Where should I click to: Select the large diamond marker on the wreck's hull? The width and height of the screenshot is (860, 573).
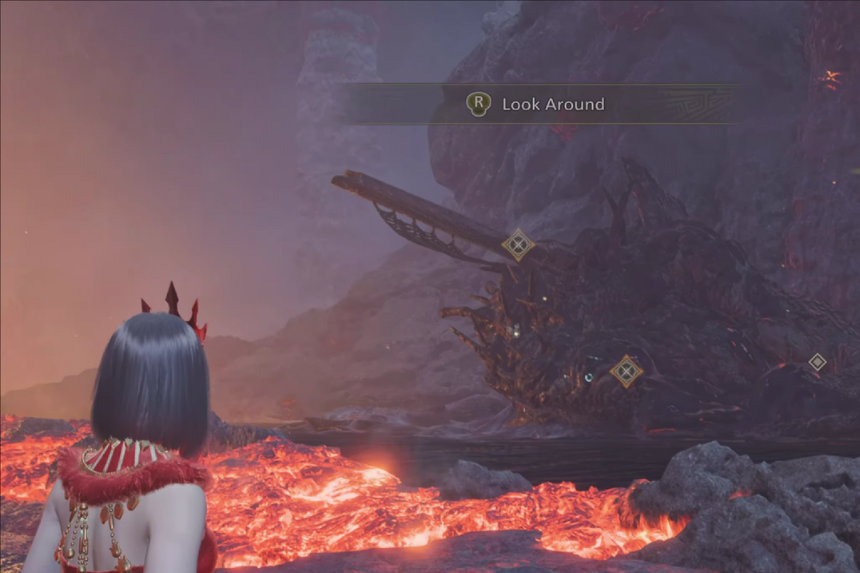(626, 371)
